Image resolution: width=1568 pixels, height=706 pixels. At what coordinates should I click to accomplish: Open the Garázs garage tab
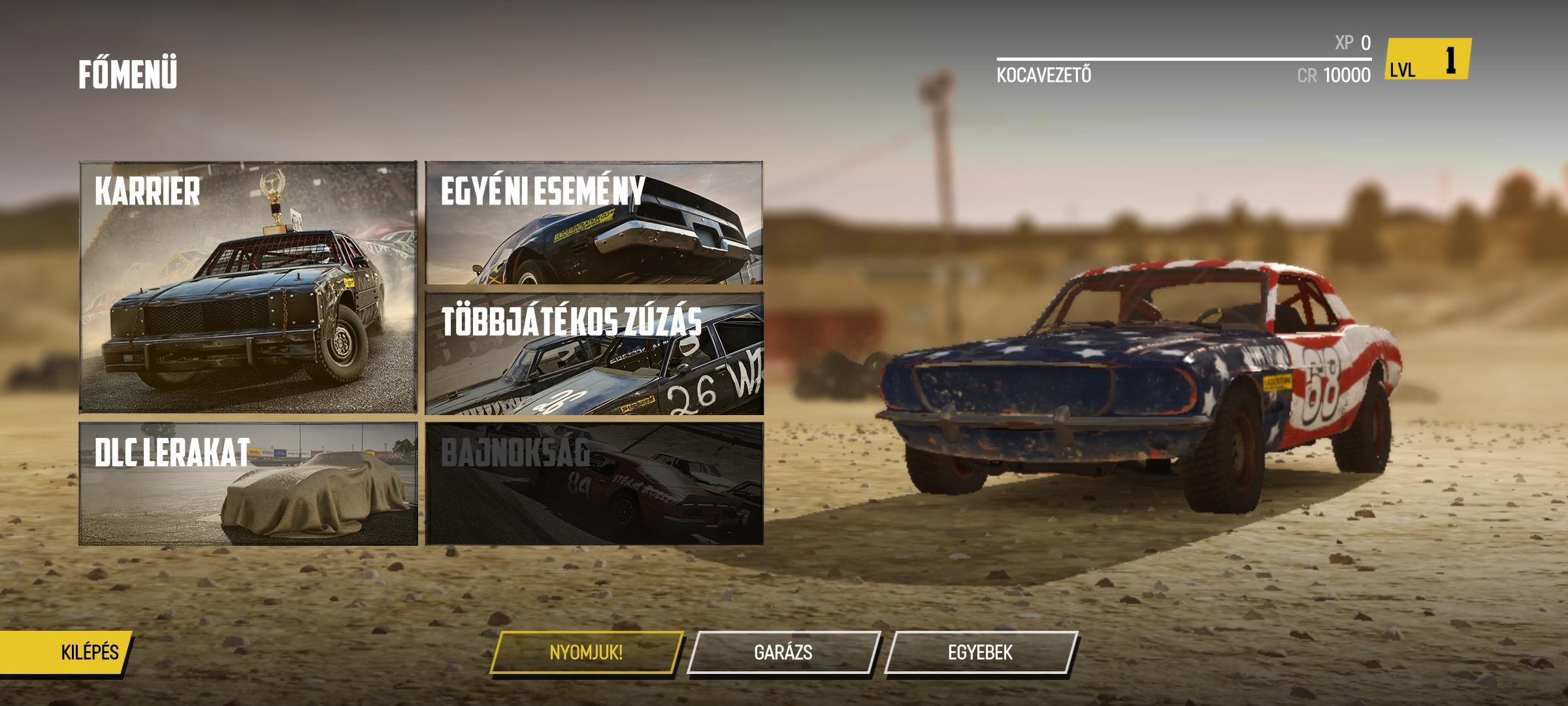point(783,652)
